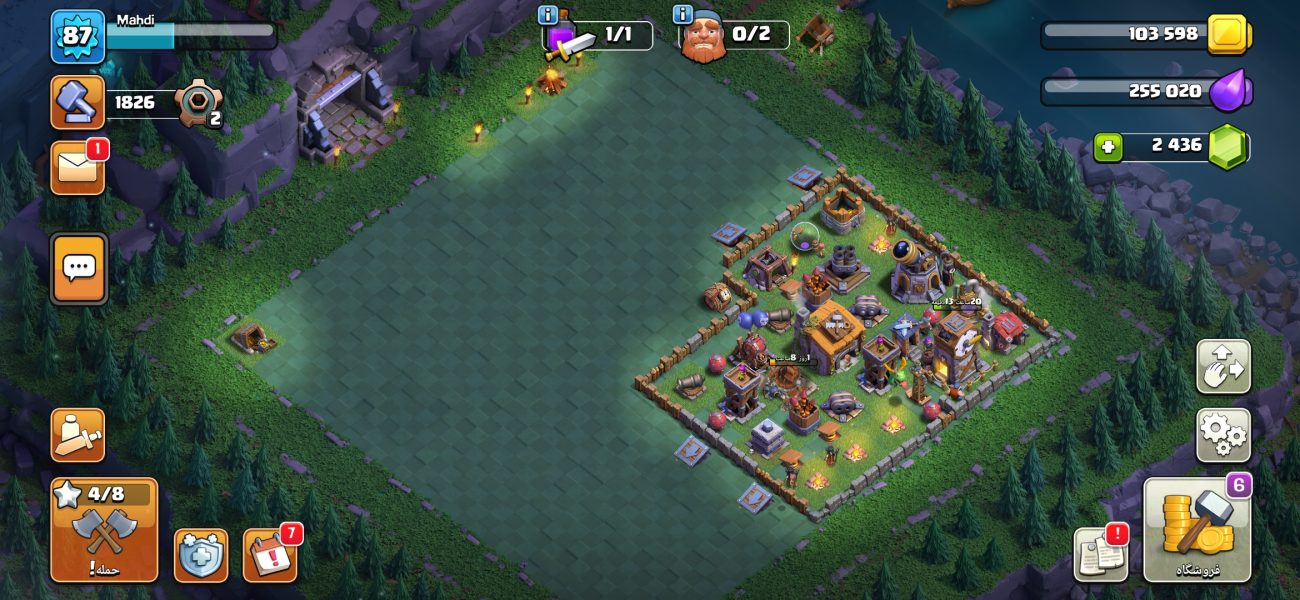Tap the Attack button with crossed axes
The height and width of the screenshot is (600, 1300).
tap(104, 530)
